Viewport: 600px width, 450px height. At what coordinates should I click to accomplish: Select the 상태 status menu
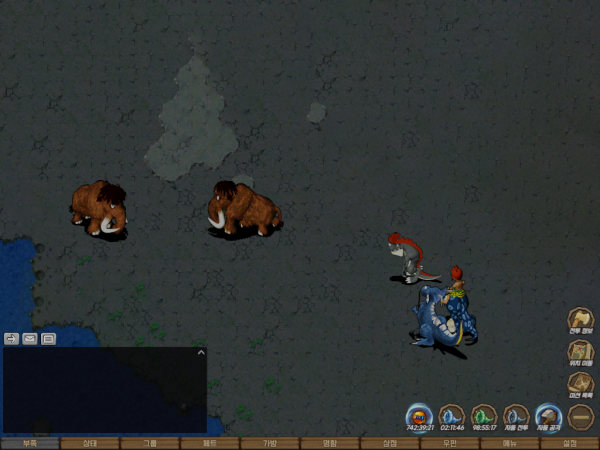89,443
